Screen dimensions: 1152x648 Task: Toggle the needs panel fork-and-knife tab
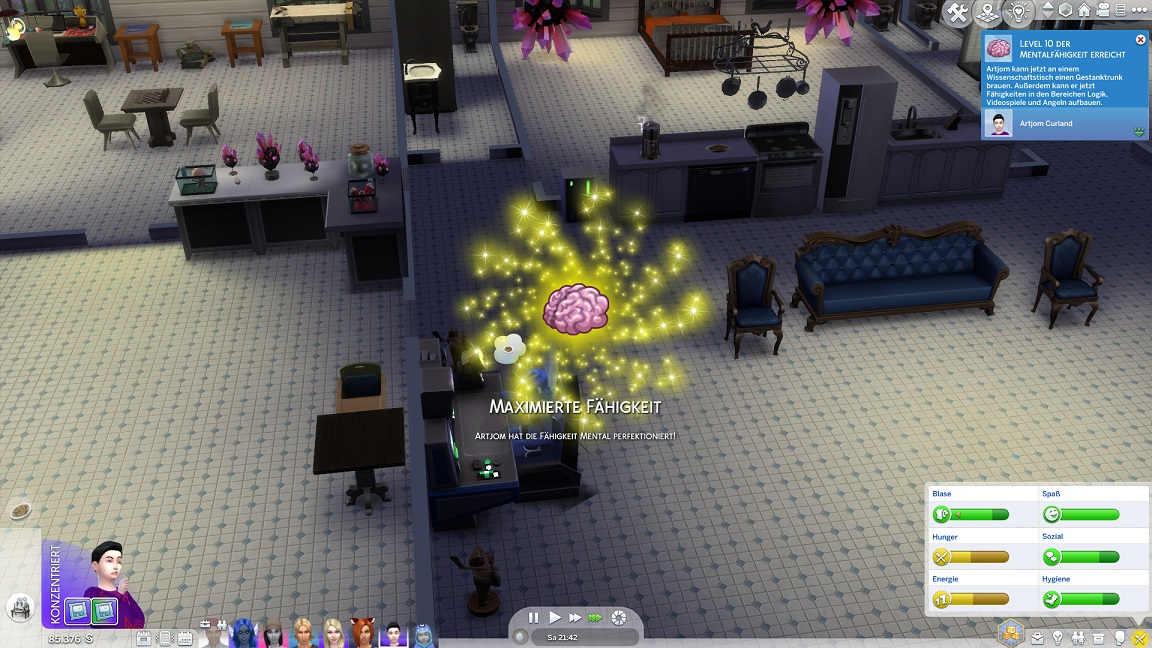pos(1139,637)
